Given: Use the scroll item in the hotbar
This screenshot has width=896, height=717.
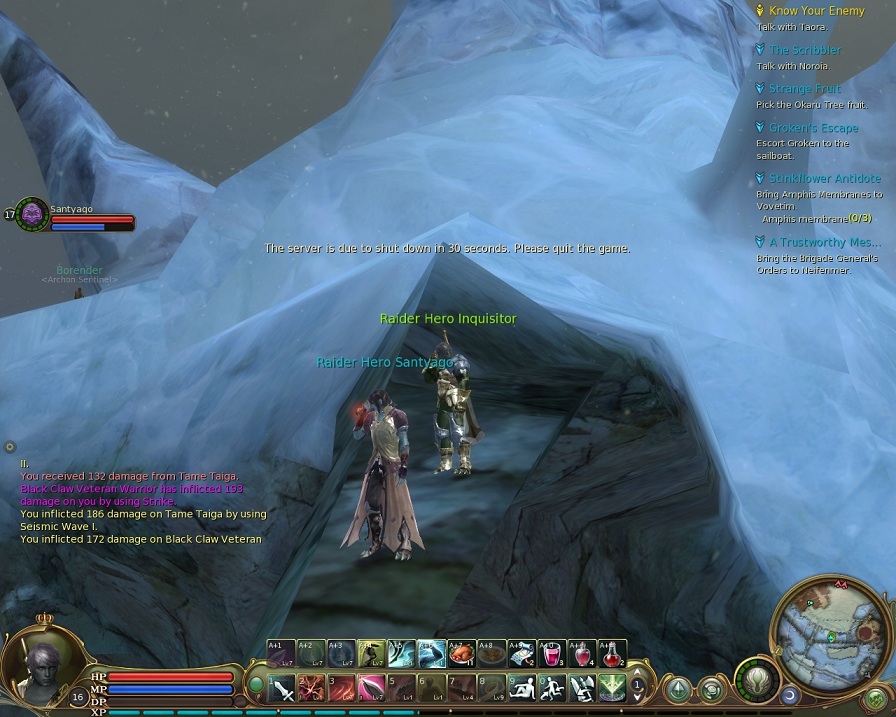Looking at the screenshot, I should pos(522,654).
